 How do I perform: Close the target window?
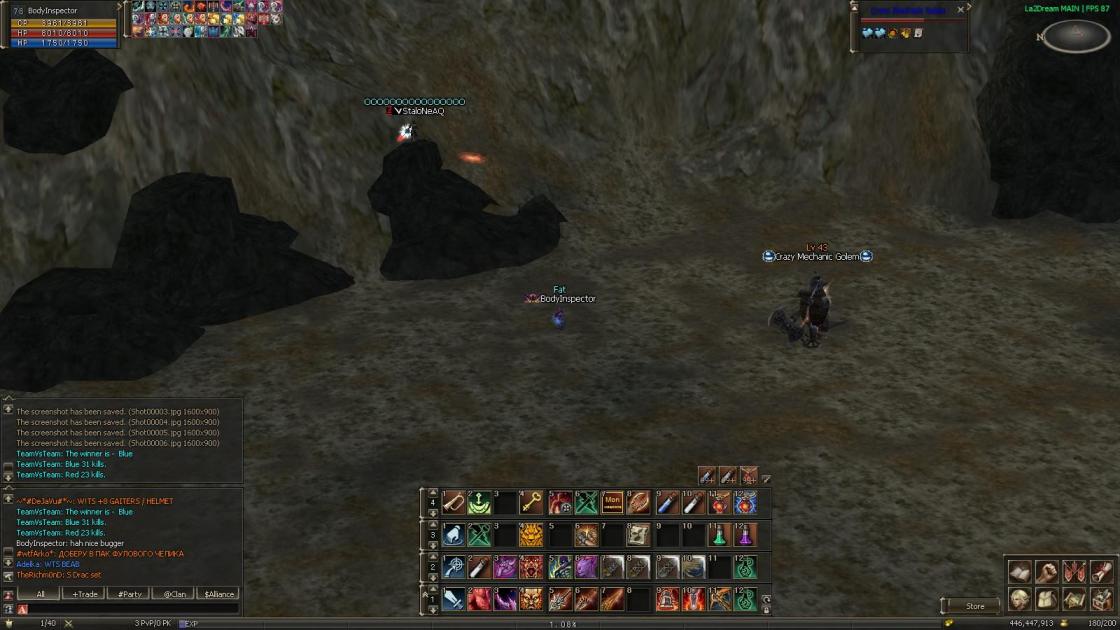tap(961, 10)
